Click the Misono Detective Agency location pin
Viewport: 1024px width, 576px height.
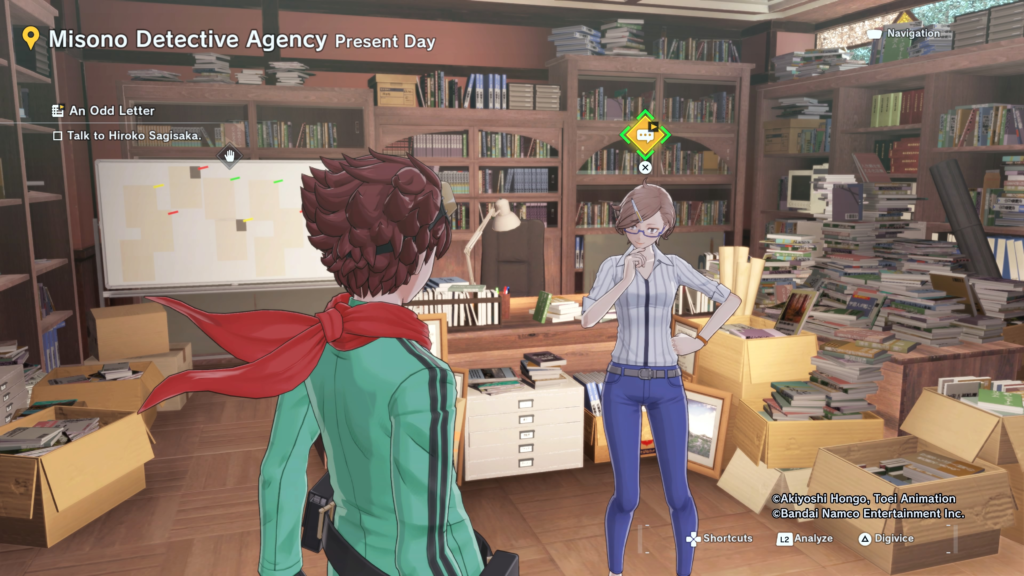pos(31,39)
